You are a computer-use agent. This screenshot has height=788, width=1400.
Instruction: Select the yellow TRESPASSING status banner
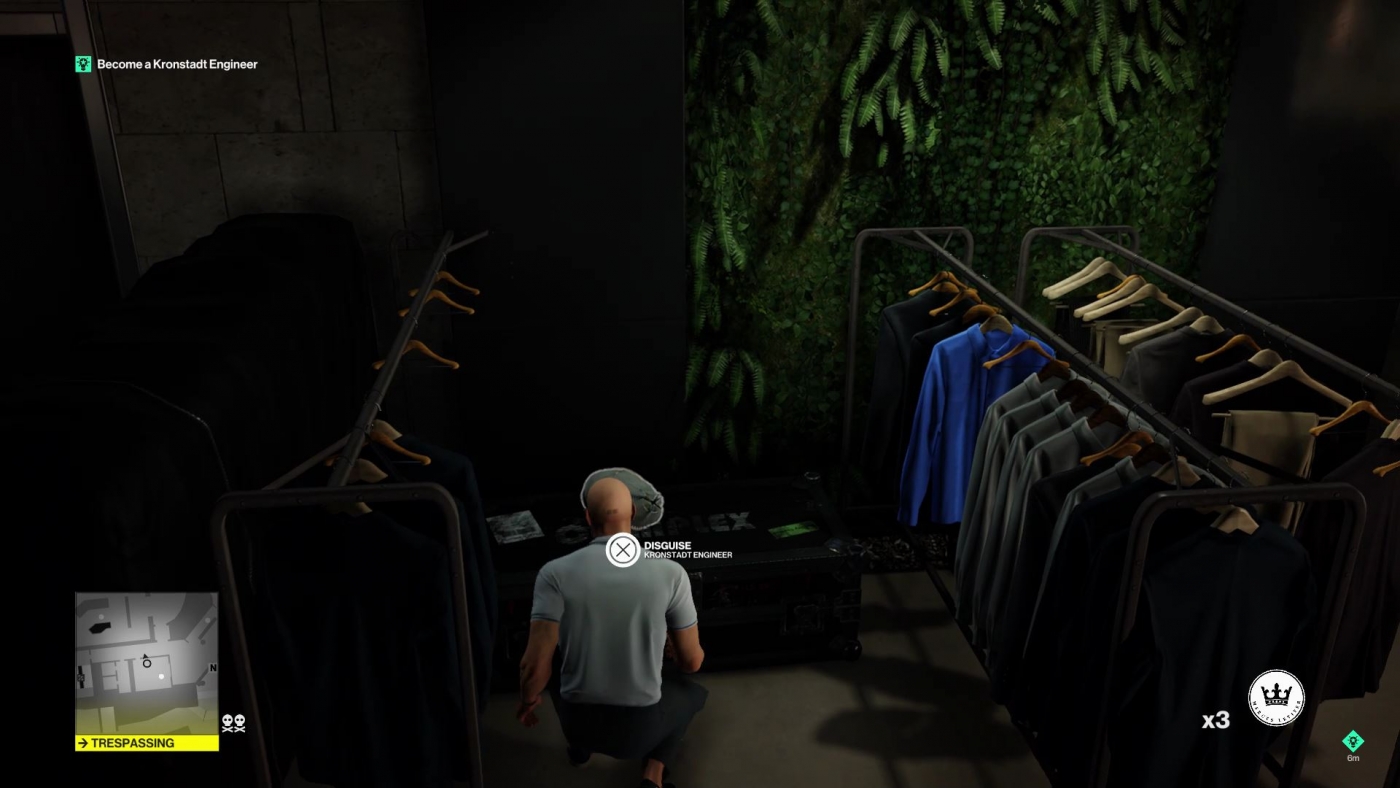point(145,743)
